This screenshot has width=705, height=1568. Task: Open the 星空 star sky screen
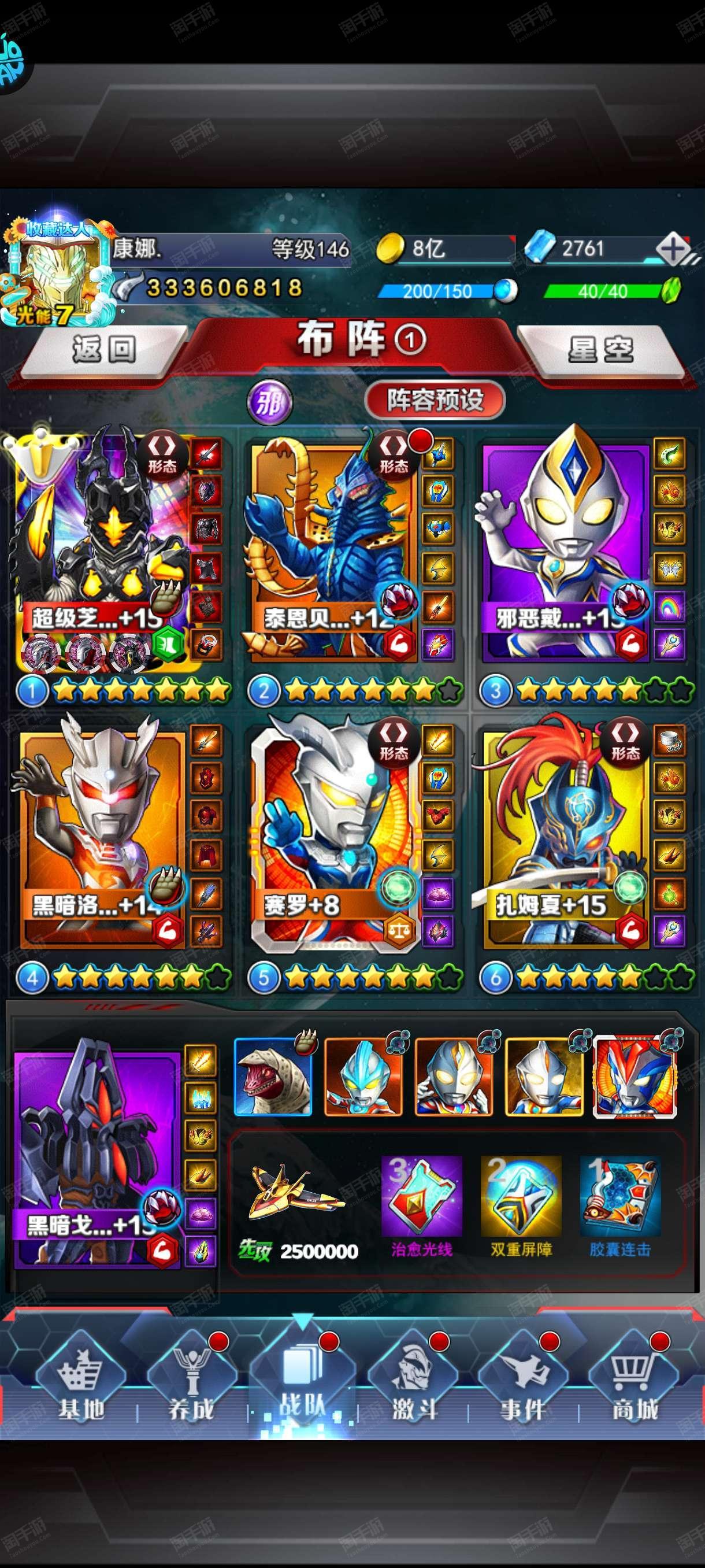tap(600, 350)
